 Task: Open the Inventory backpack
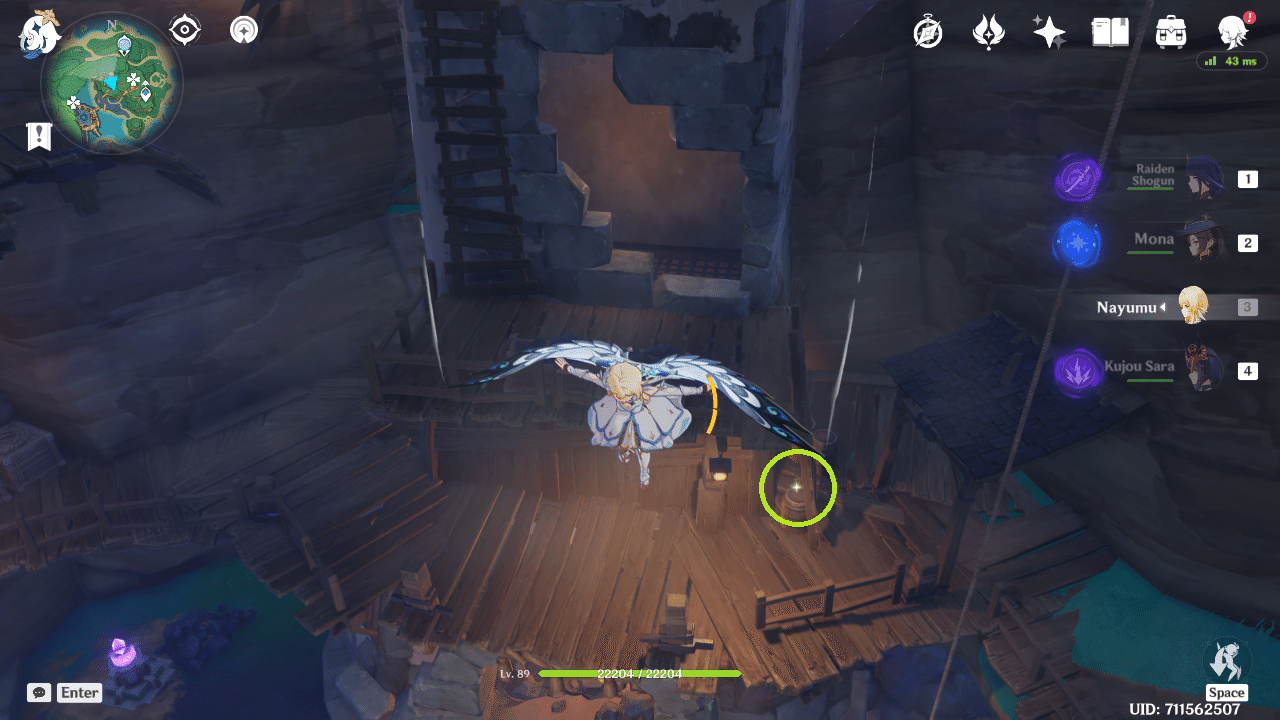point(1172,30)
